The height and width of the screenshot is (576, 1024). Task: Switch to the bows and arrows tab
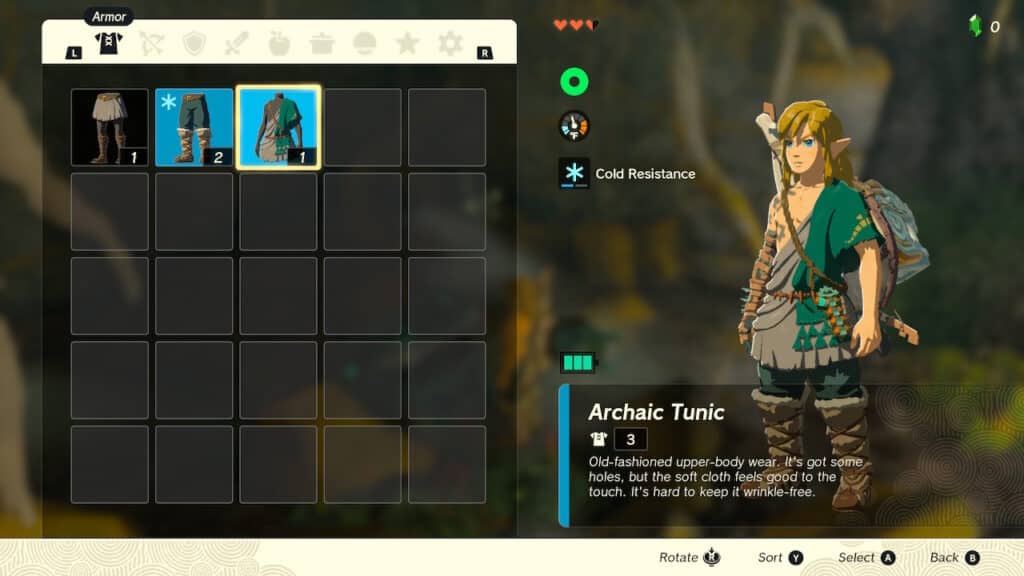(151, 43)
